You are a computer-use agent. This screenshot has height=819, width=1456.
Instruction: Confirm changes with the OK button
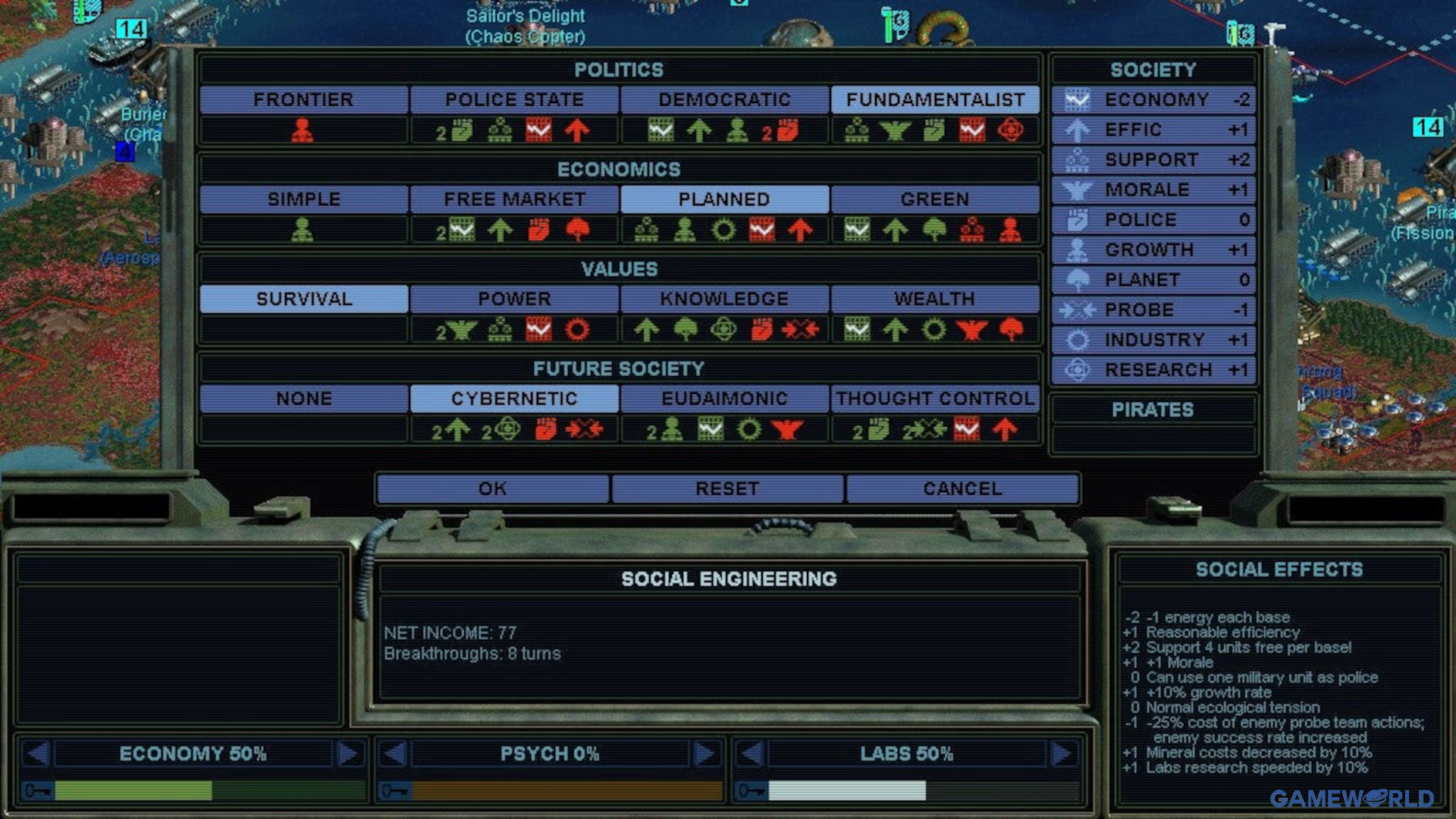(x=492, y=489)
